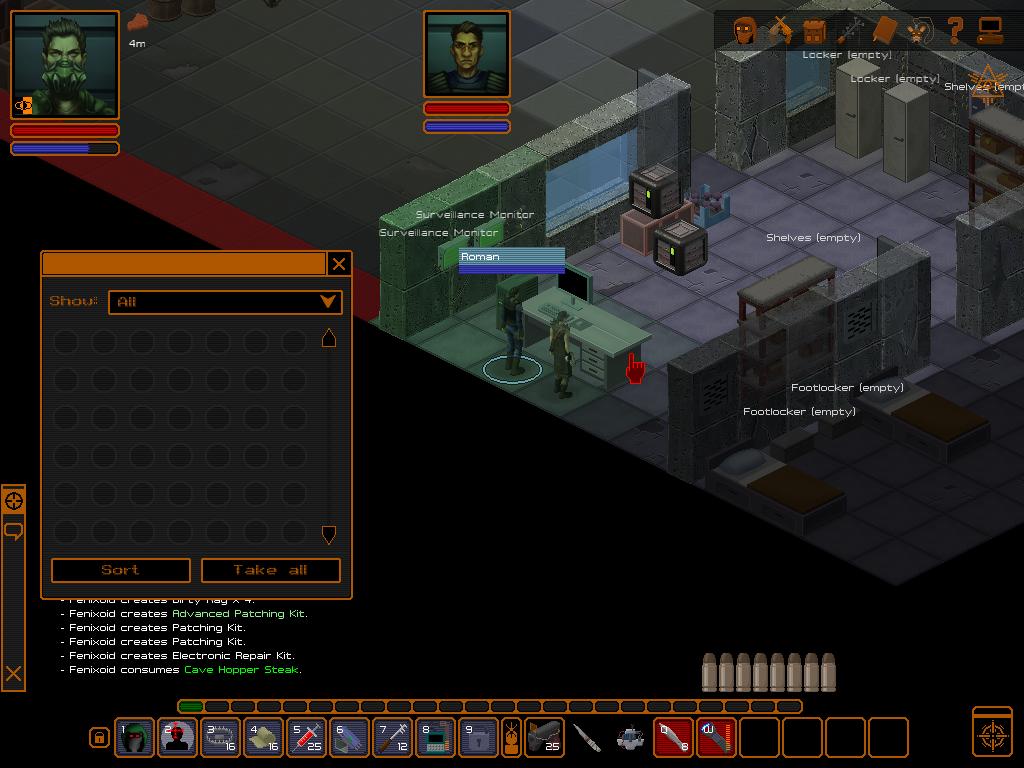Open the Show filter dropdown
This screenshot has height=768, width=1024.
[x=228, y=301]
